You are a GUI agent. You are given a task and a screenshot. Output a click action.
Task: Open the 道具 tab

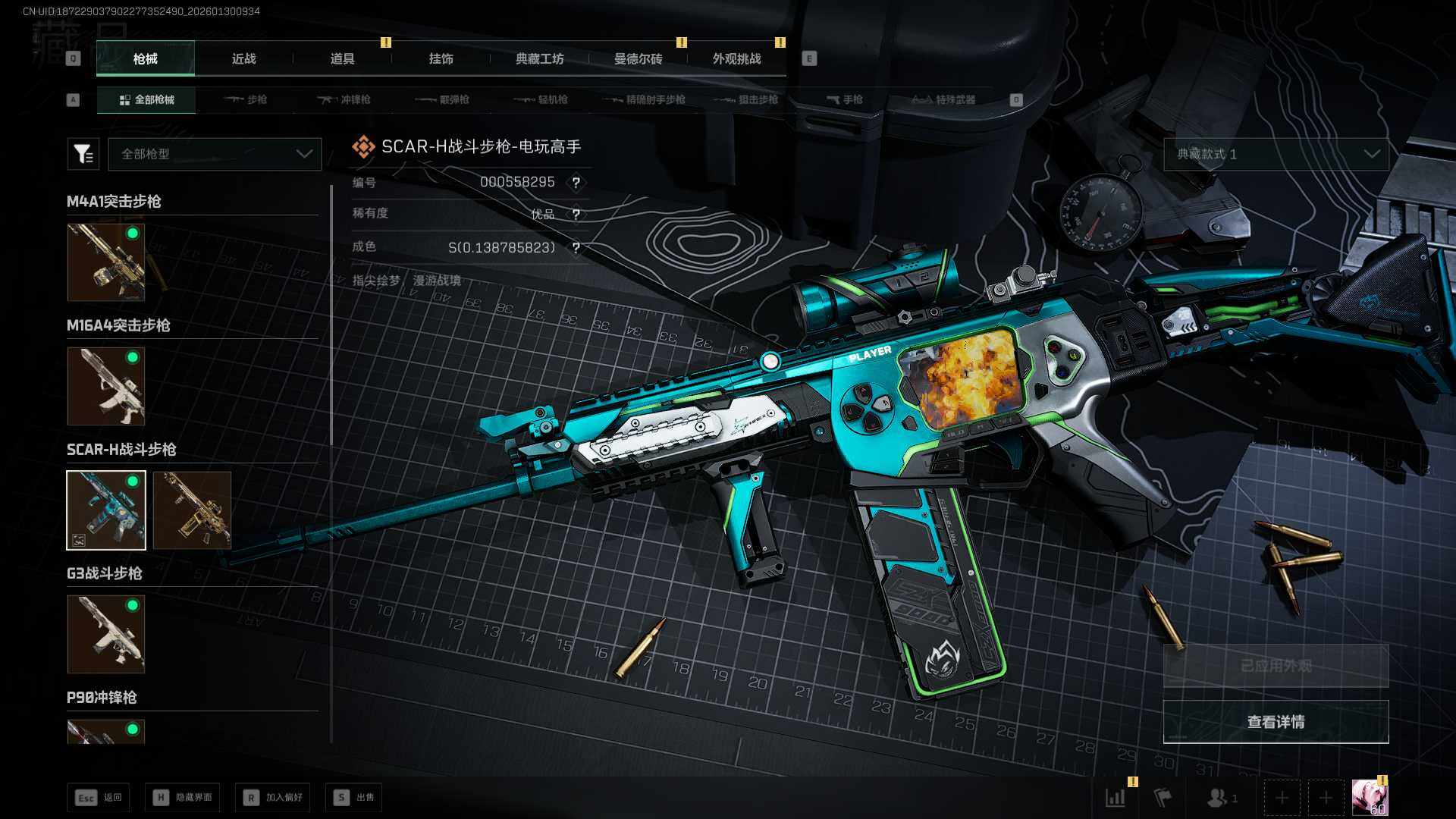click(x=342, y=58)
